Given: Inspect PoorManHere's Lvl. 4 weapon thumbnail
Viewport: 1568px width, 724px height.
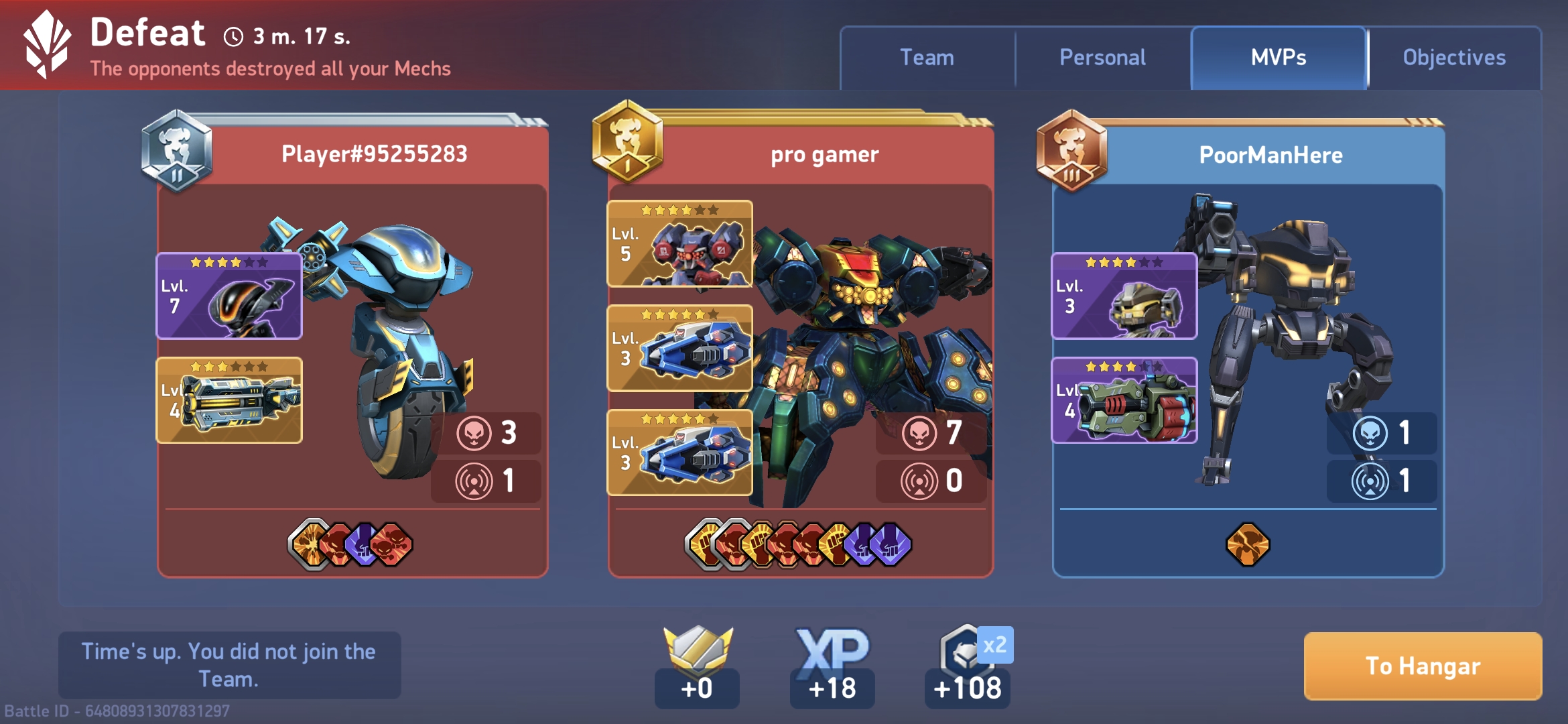Looking at the screenshot, I should (x=1124, y=401).
